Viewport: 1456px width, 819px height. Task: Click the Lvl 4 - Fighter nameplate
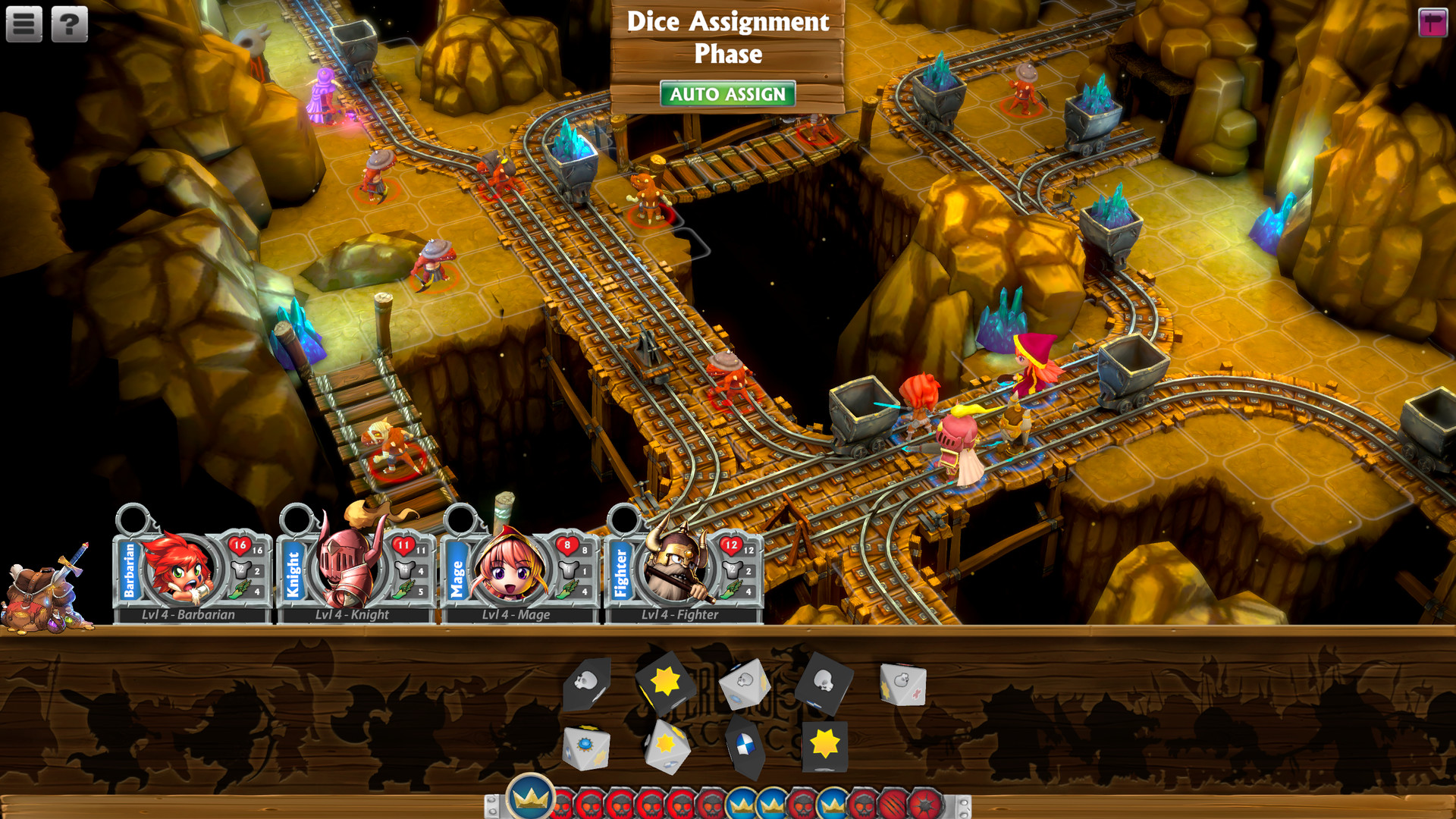tap(679, 615)
